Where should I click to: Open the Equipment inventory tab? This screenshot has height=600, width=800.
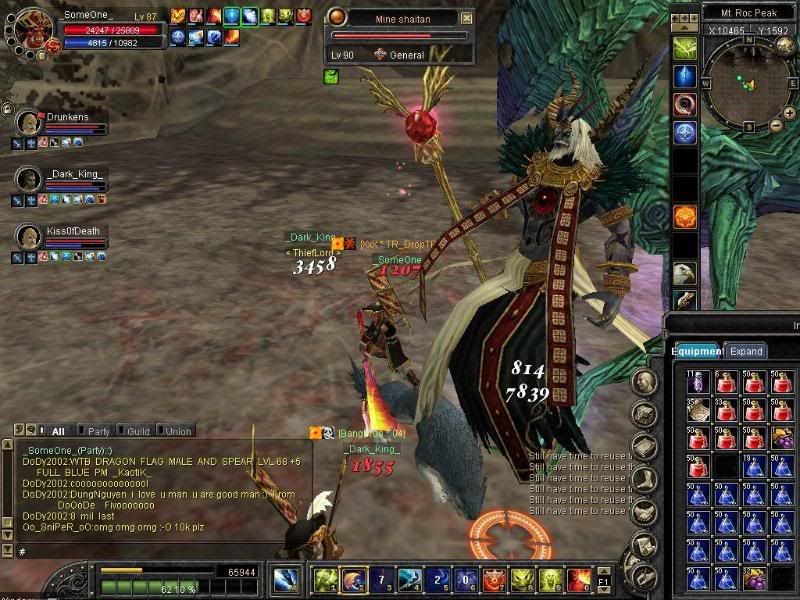point(696,351)
